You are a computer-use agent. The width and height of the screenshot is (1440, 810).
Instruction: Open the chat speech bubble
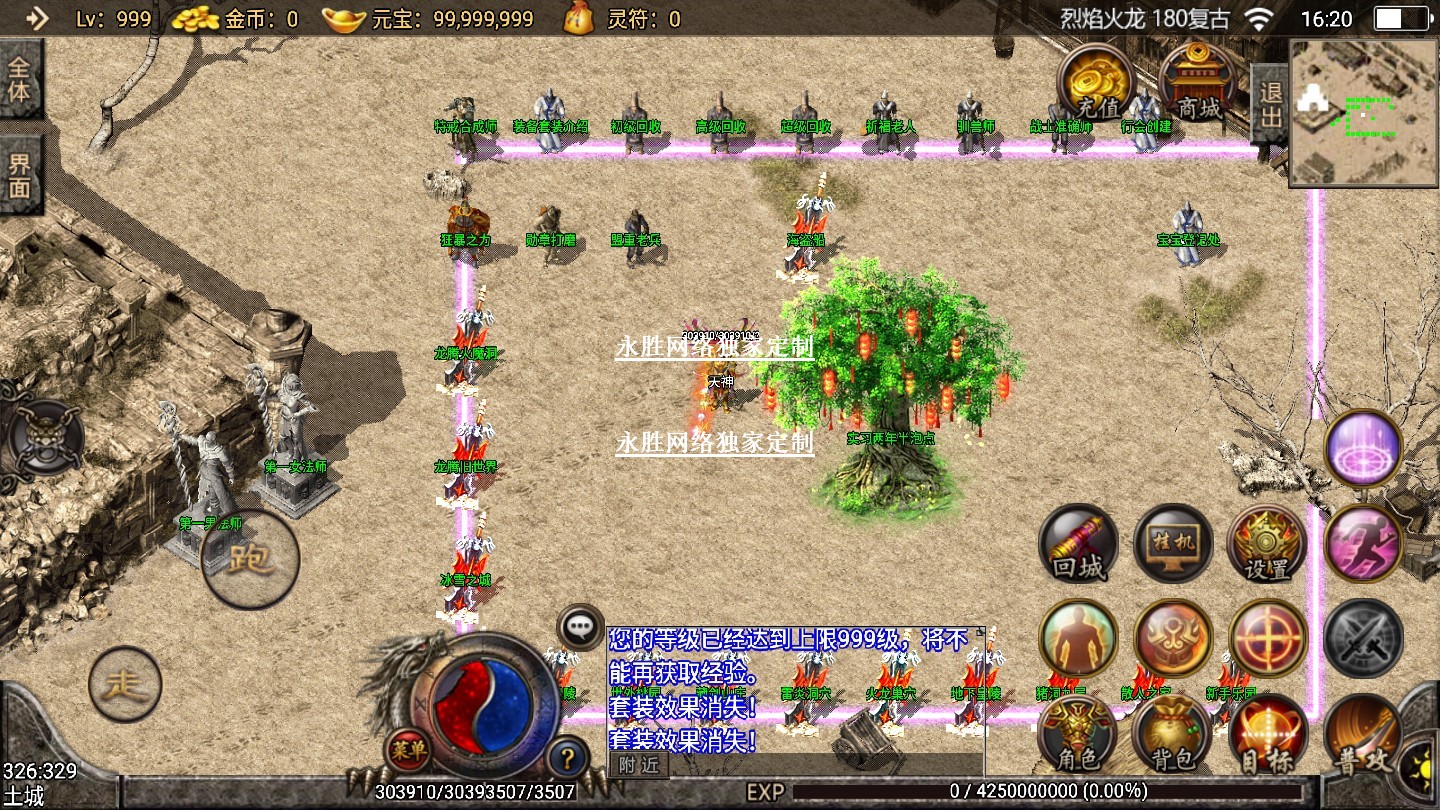[x=580, y=627]
